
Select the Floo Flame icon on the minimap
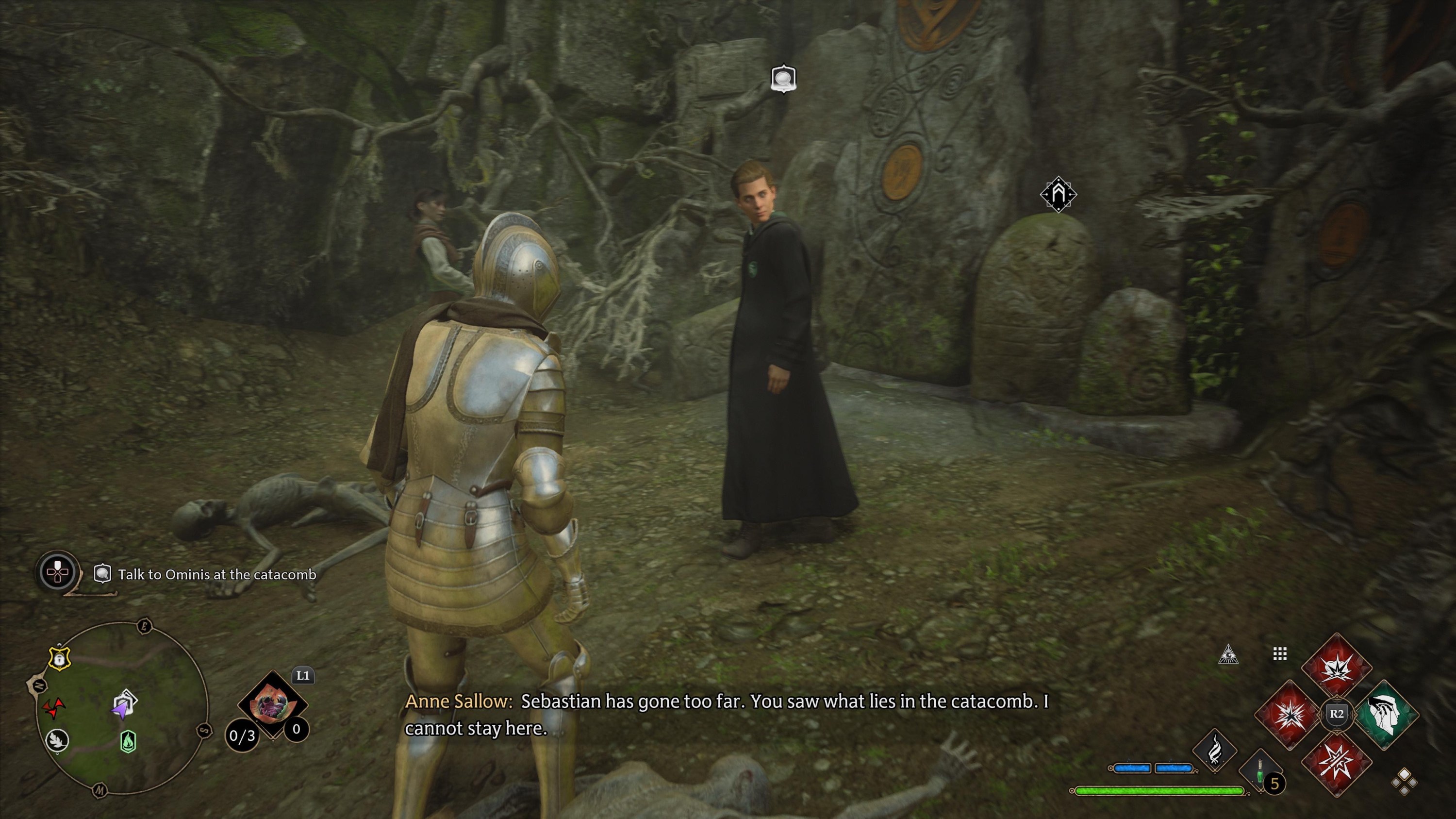pos(129,742)
